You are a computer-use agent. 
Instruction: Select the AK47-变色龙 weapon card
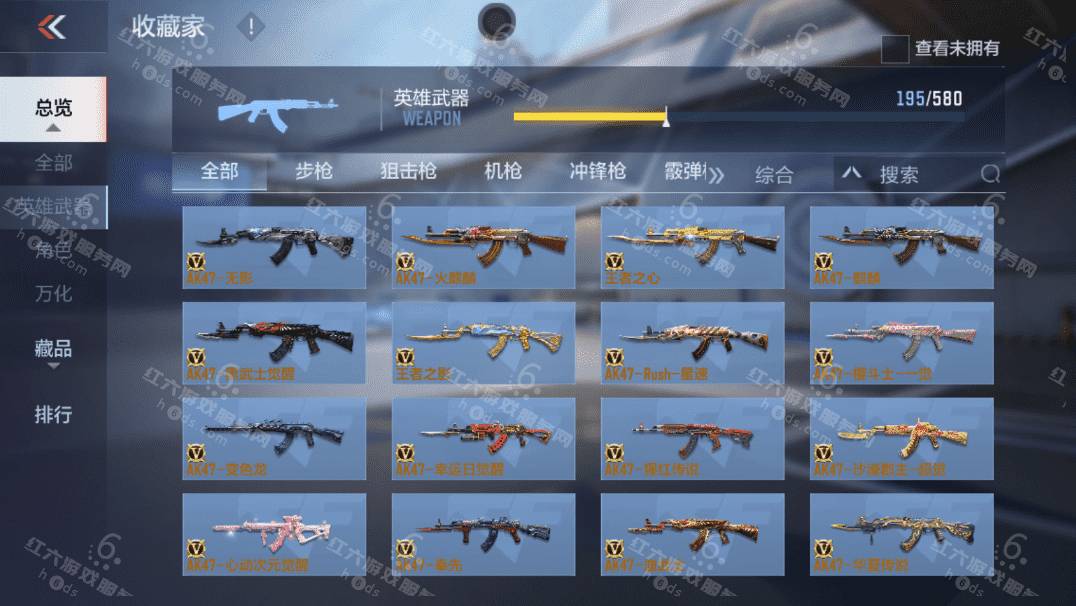click(274, 438)
